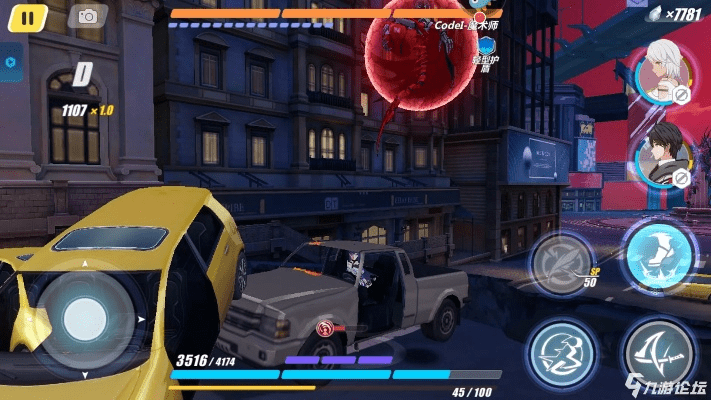711x400 pixels.
Task: Activate the ultimate skill costing 50 SP
Action: (562, 266)
